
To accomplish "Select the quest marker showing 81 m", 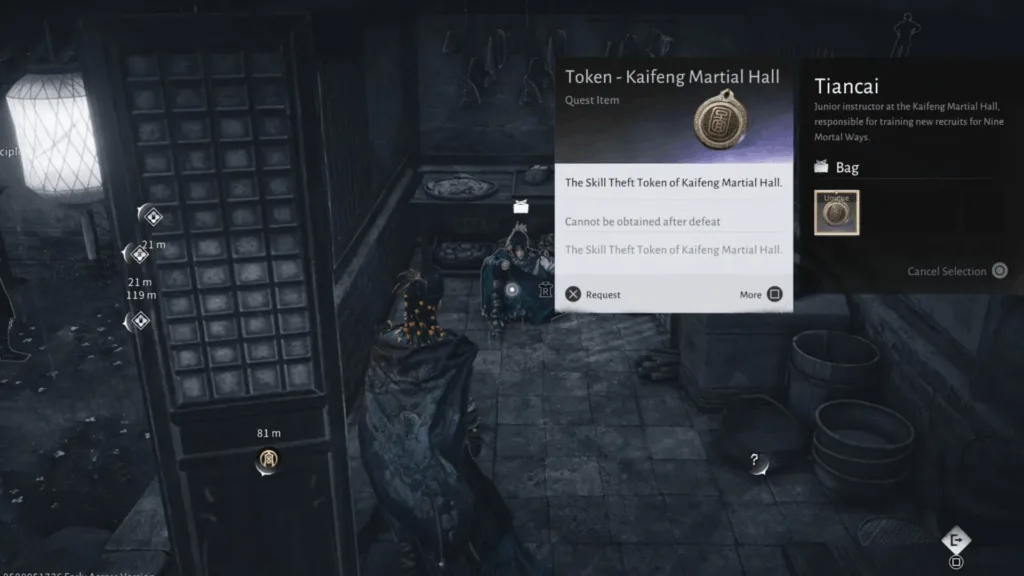I will pyautogui.click(x=268, y=459).
